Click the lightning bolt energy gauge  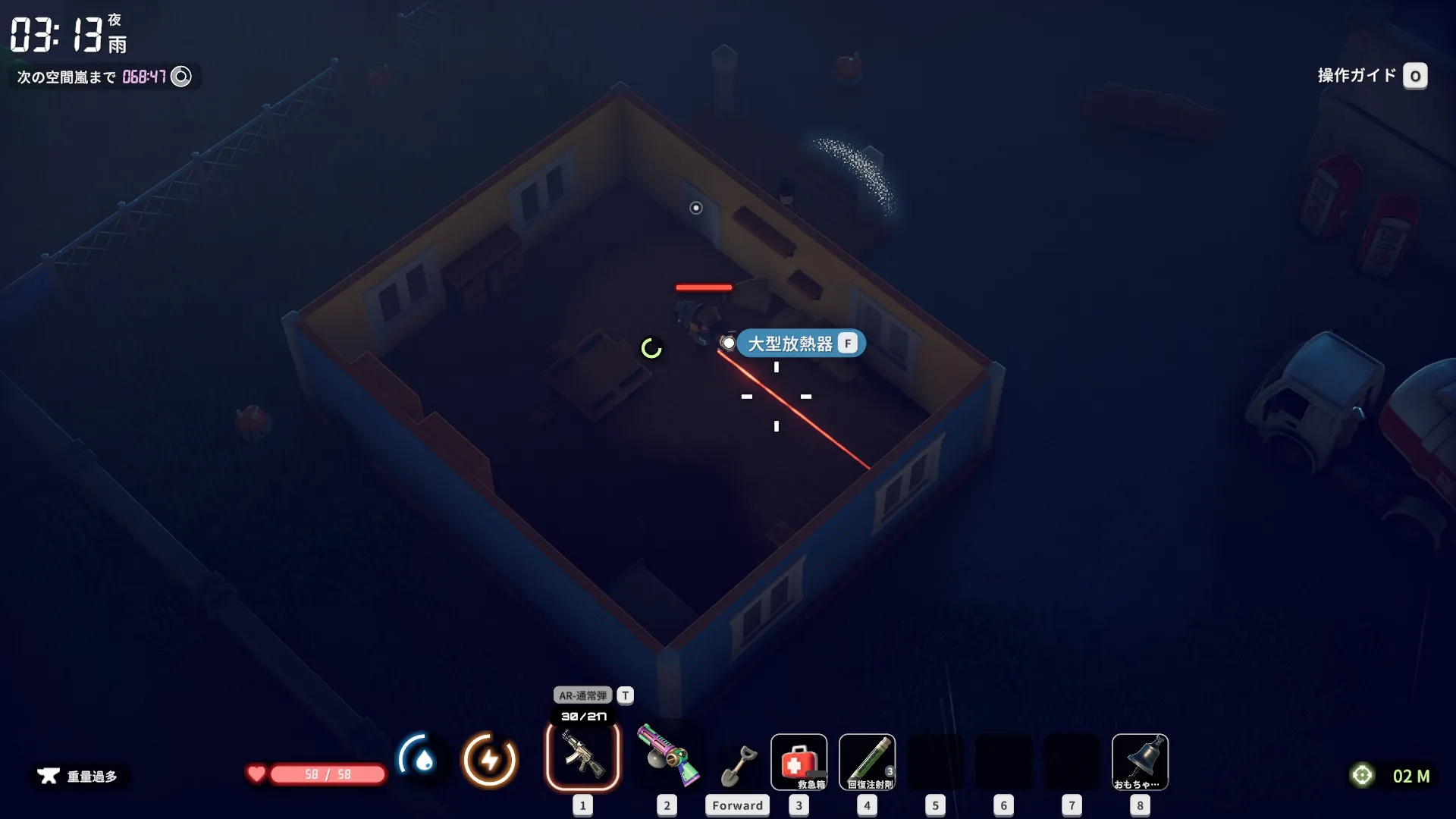490,759
